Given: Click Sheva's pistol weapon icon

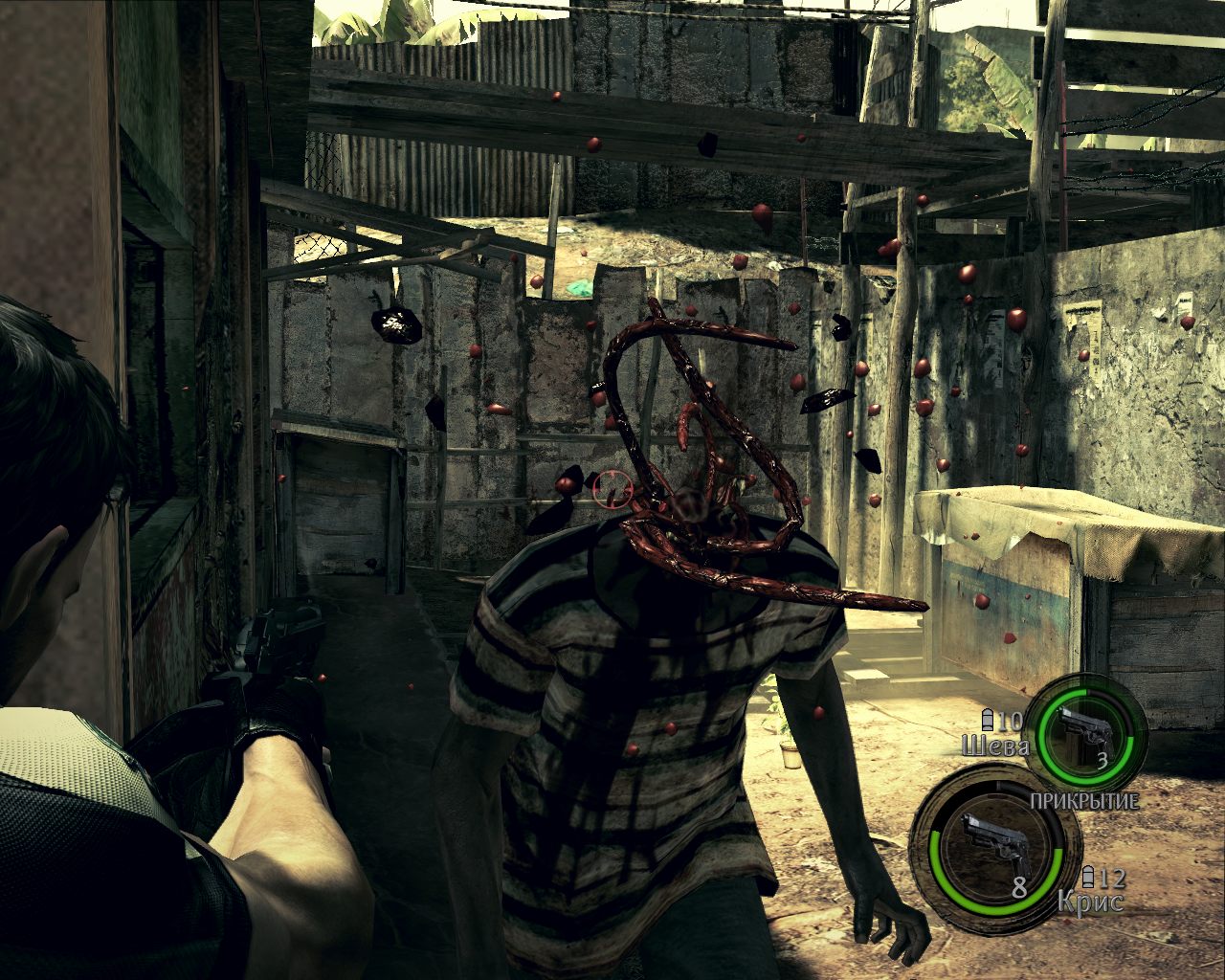Looking at the screenshot, I should tap(1086, 731).
